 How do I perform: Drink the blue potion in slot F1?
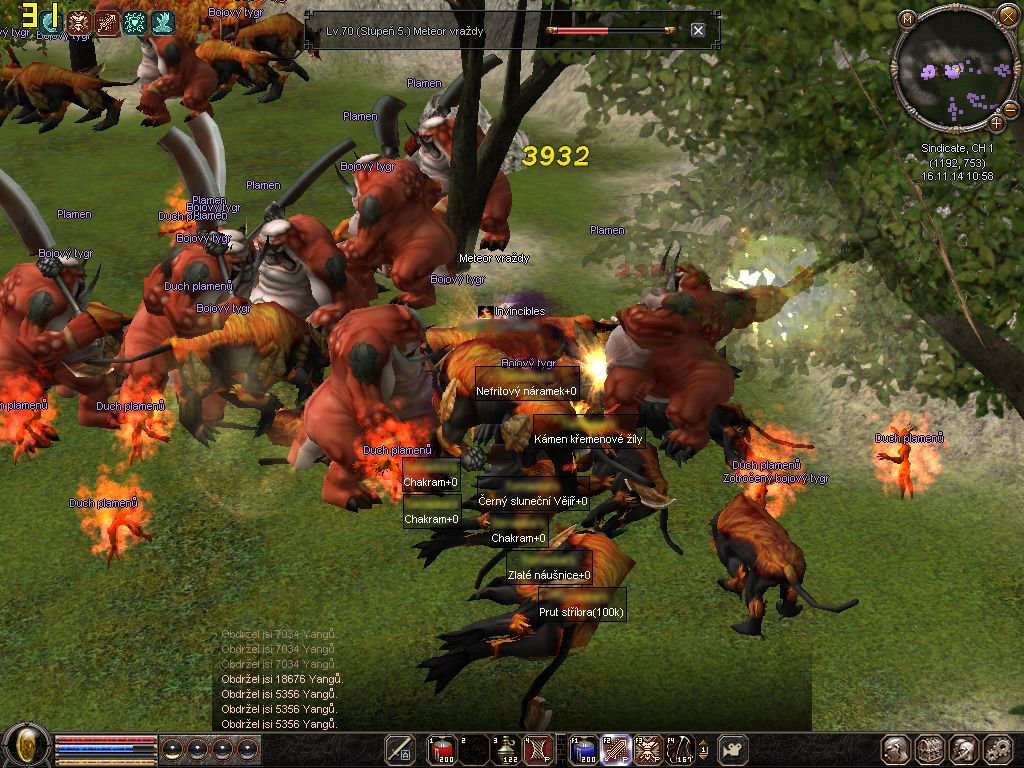(585, 749)
